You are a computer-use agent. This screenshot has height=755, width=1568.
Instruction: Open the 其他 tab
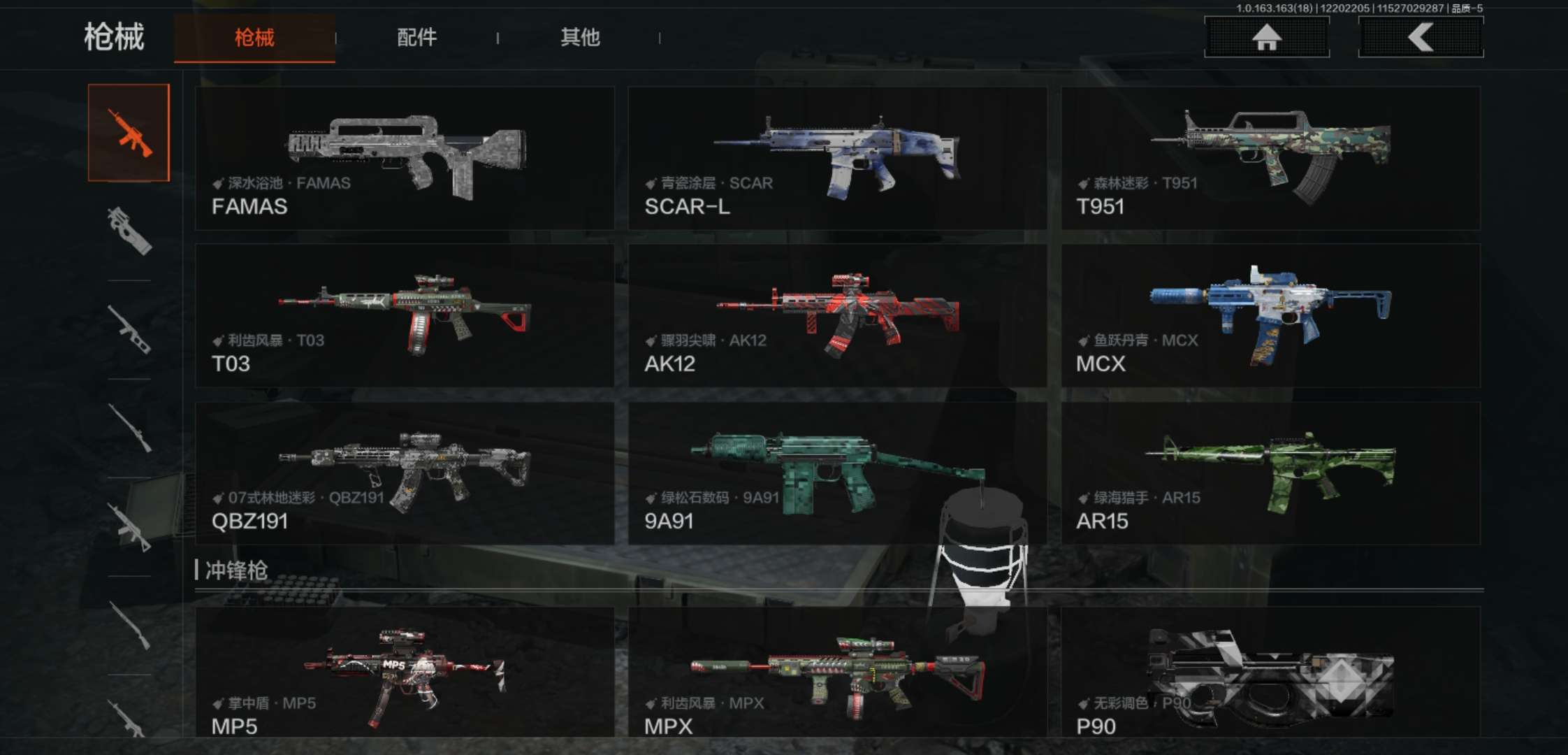point(579,38)
